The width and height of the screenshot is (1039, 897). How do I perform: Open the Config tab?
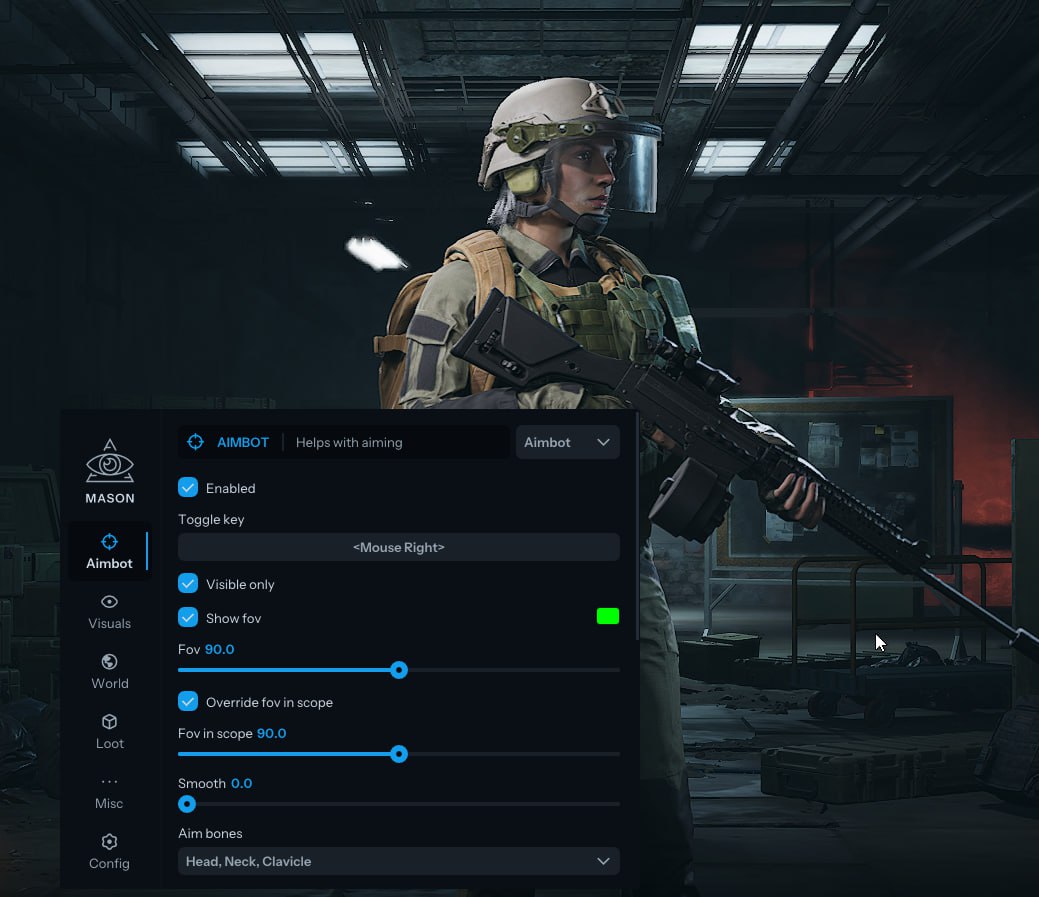coord(109,851)
